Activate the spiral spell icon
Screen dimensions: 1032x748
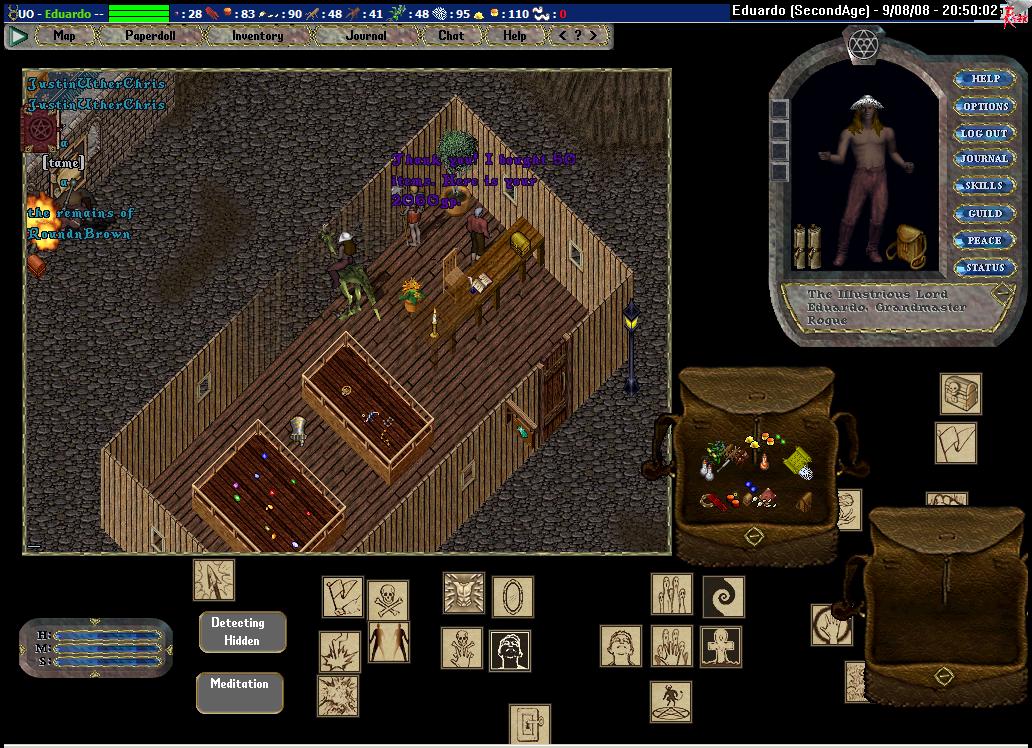coord(723,596)
